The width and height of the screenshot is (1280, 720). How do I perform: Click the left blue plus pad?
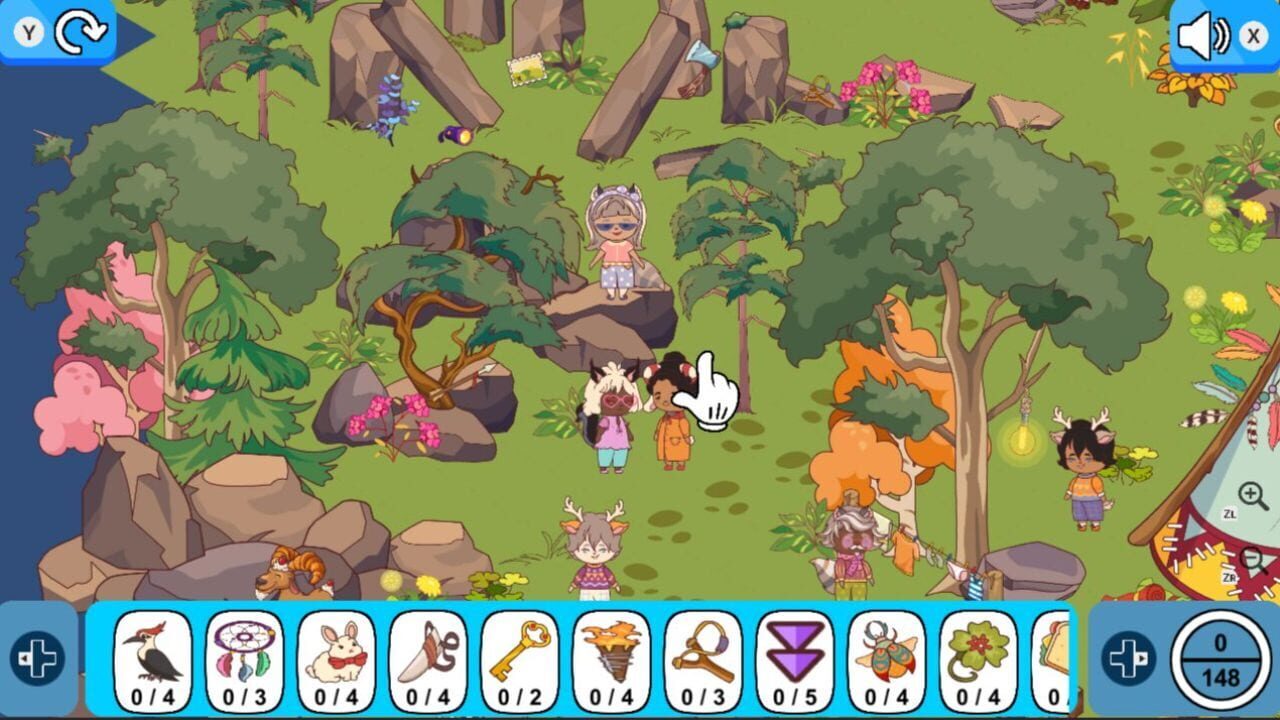click(x=37, y=658)
